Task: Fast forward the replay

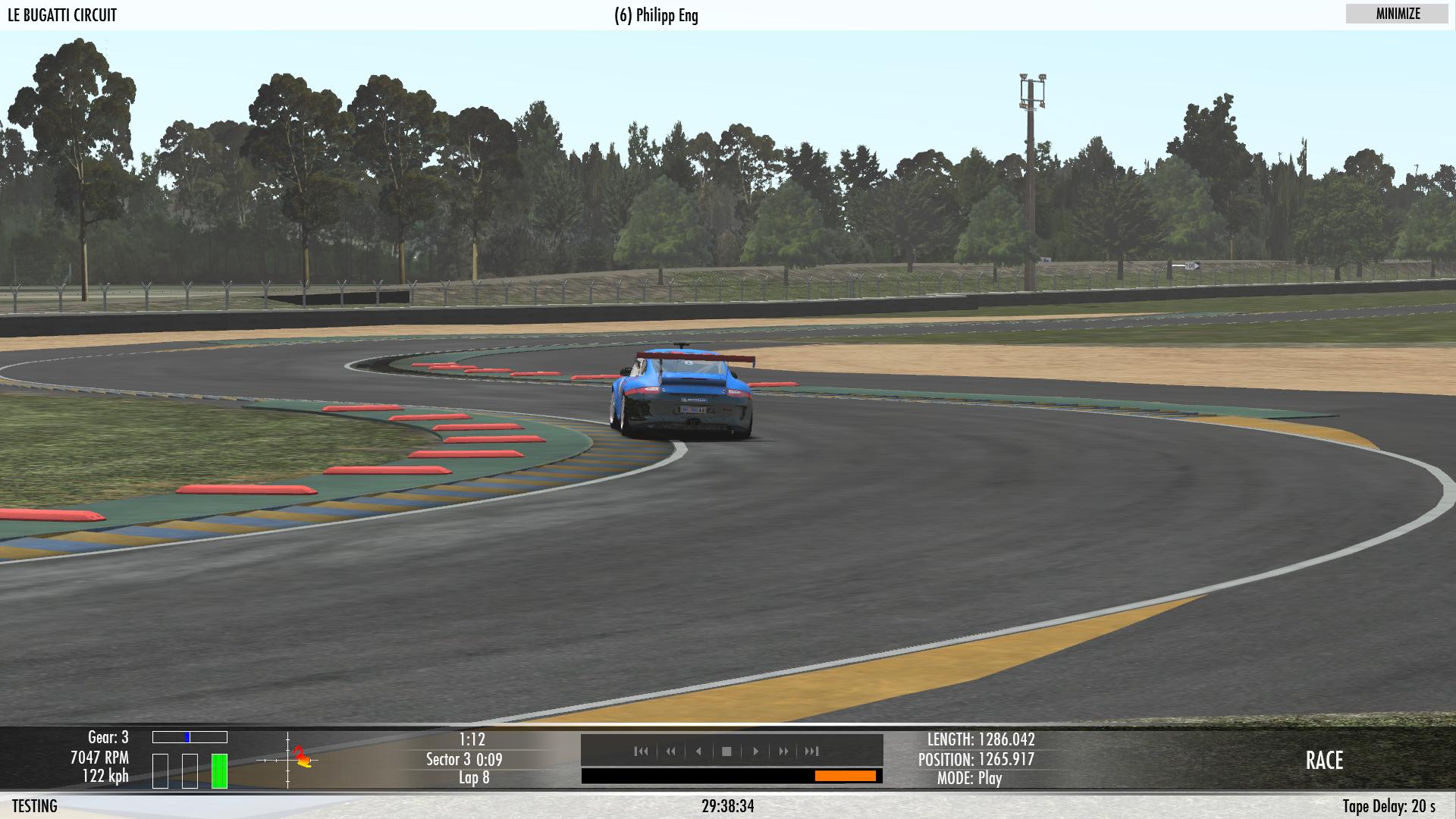Action: (x=783, y=752)
